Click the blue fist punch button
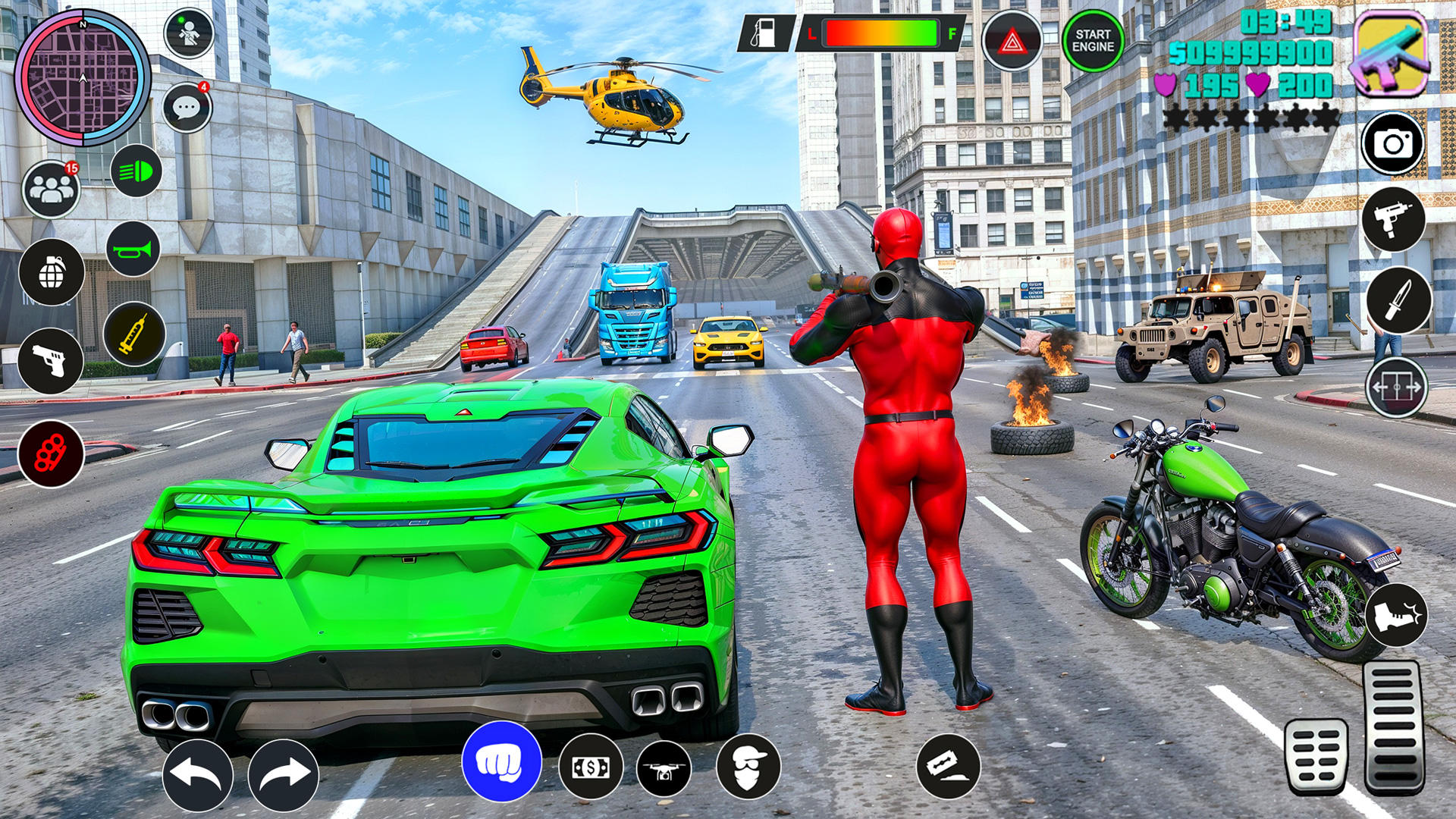The width and height of the screenshot is (1456, 819). point(501,762)
